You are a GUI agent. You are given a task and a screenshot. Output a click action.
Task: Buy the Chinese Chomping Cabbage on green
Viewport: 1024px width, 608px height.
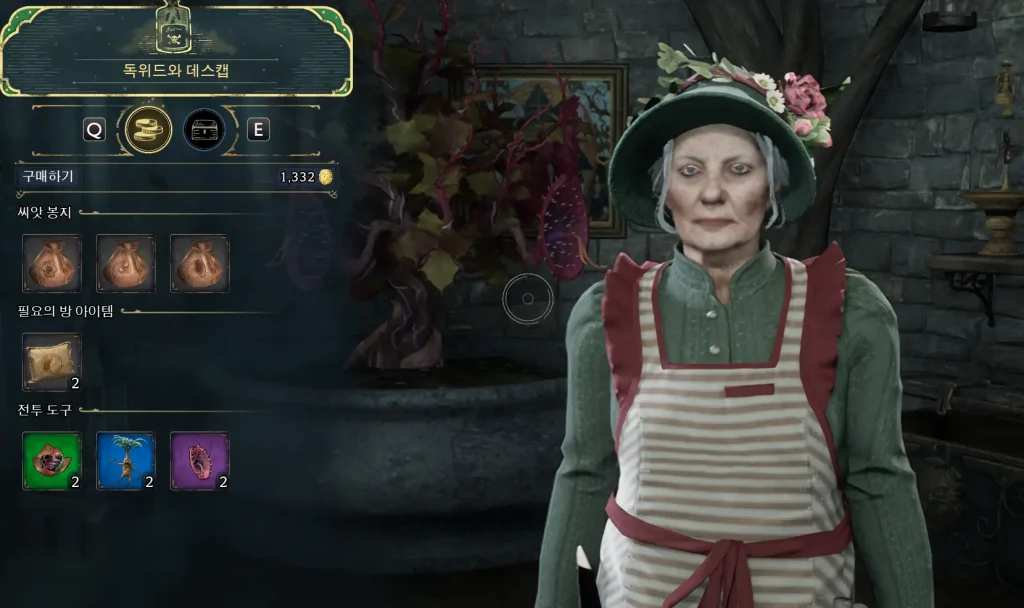click(x=52, y=460)
